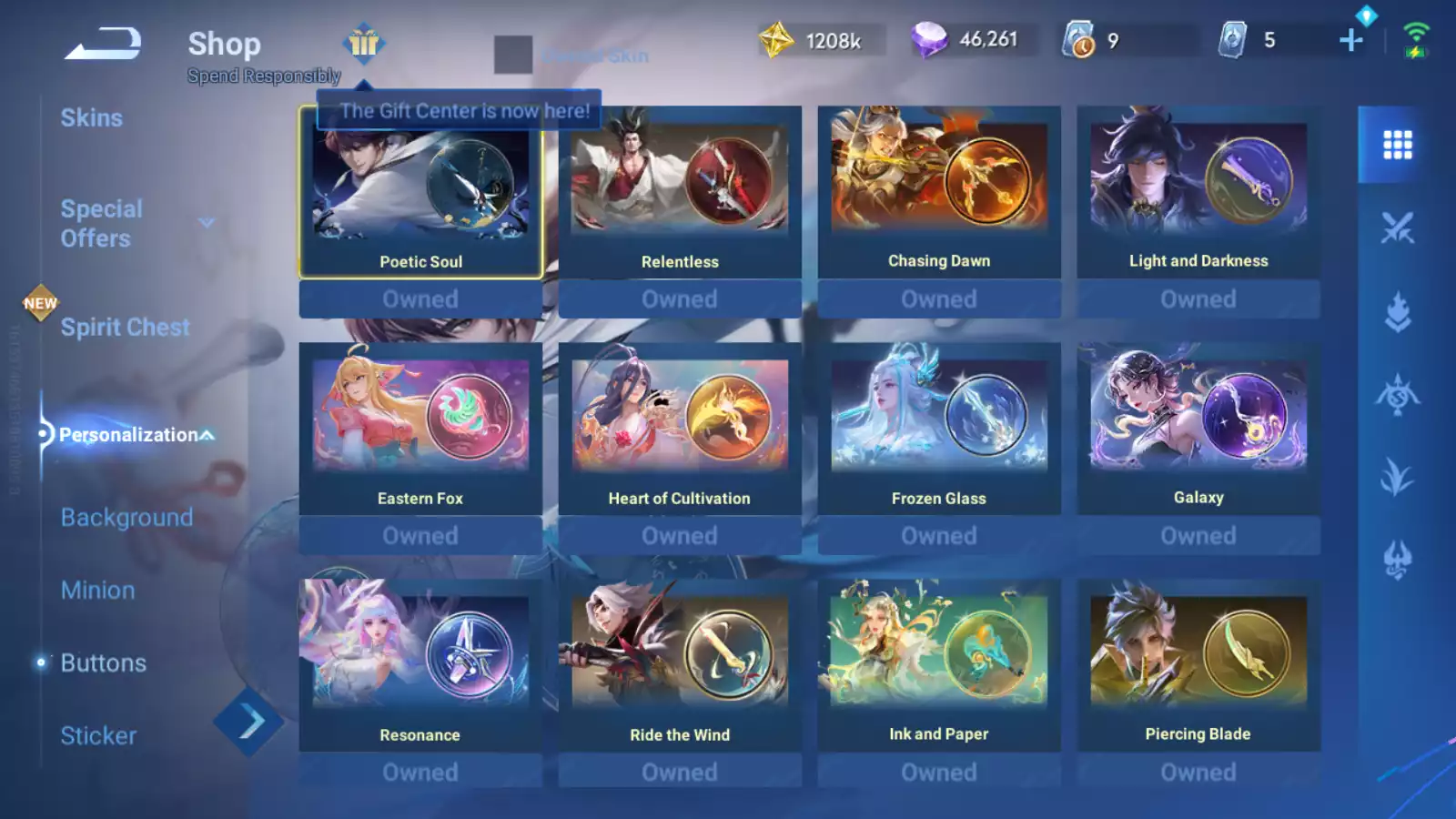Add currency with the plus button
The height and width of the screenshot is (819, 1456).
[x=1351, y=40]
